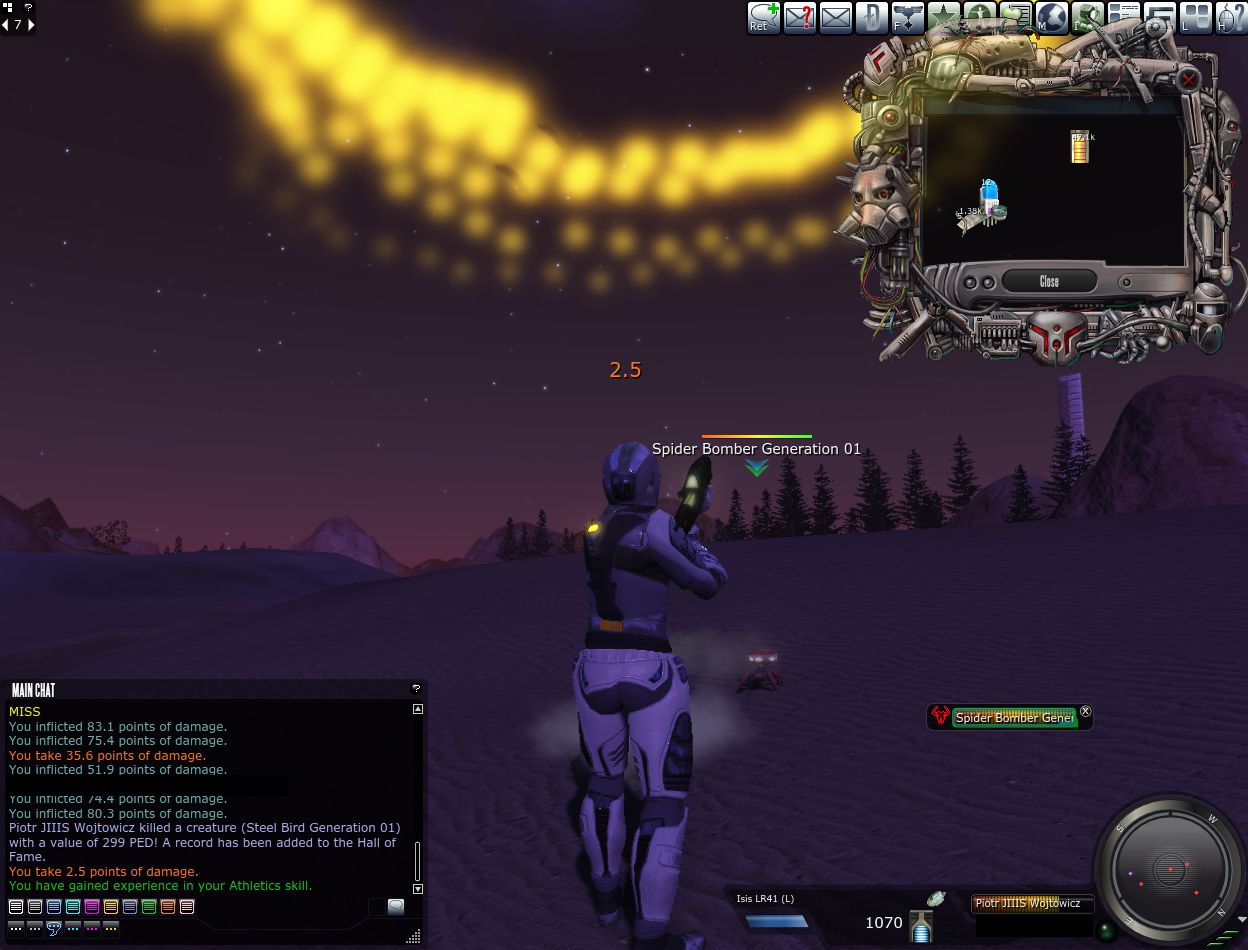Open the globe map icon in the toolbar
The width and height of the screenshot is (1248, 950).
pos(1052,18)
